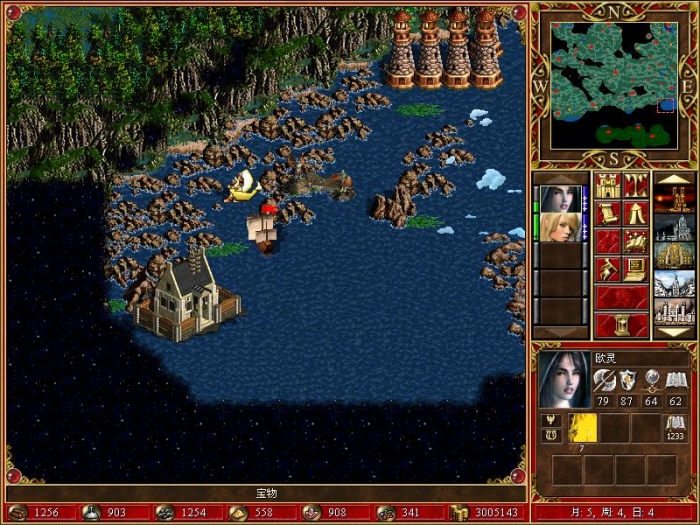
Task: Put the hero to sleep with tent button
Action: [635, 213]
